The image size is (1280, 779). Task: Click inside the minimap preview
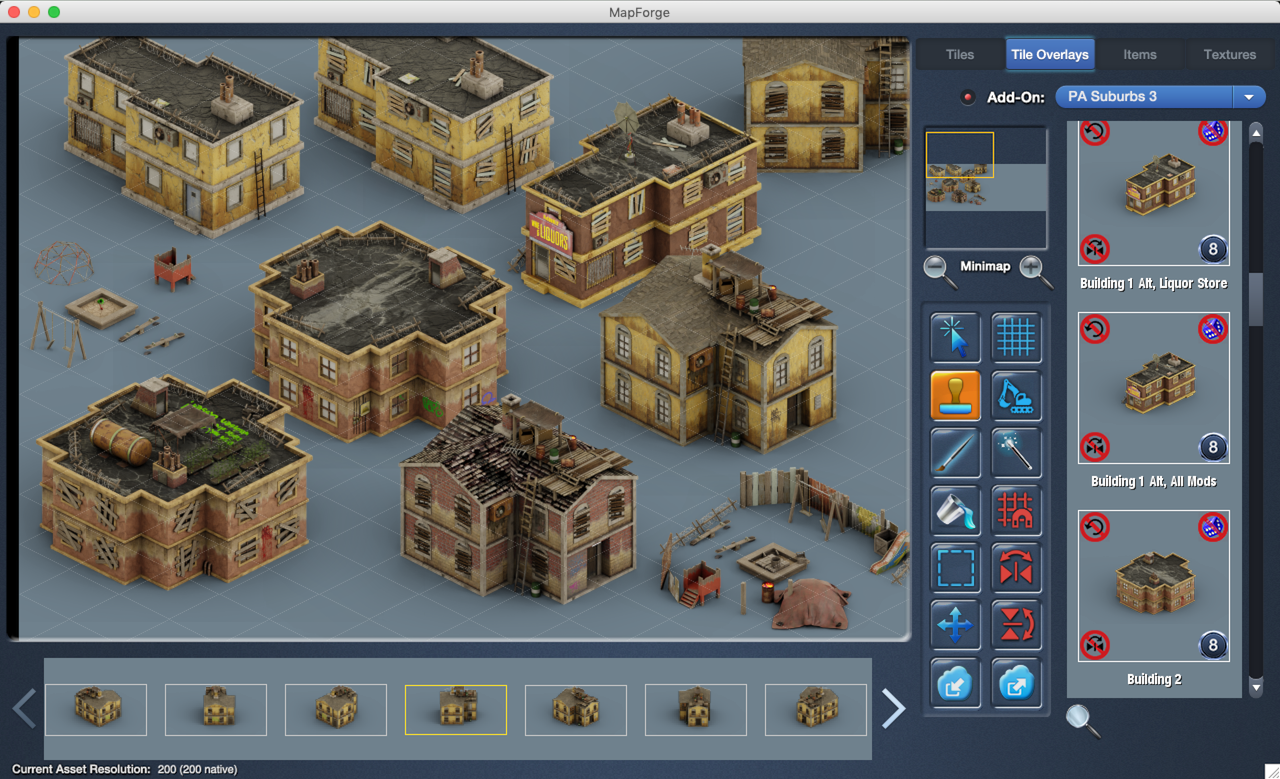coord(985,187)
